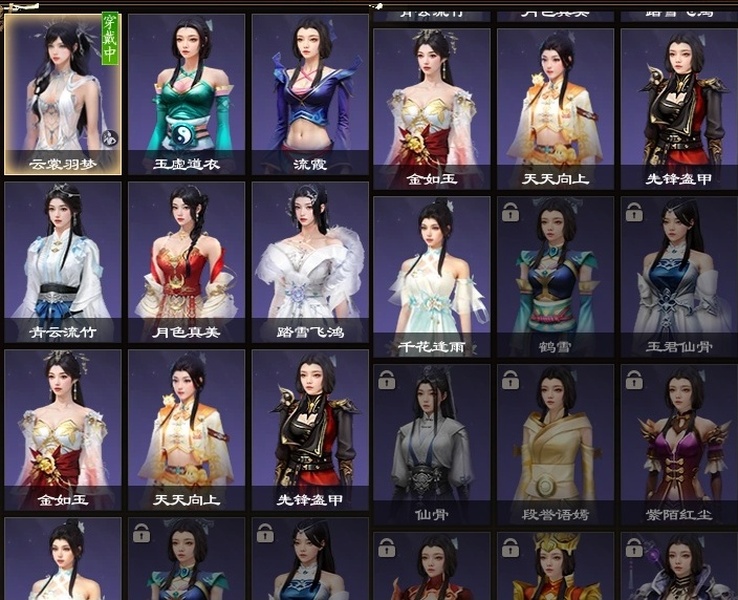Image resolution: width=738 pixels, height=600 pixels.
Task: Select the 千花逢雨 outfit tile
Action: [432, 275]
